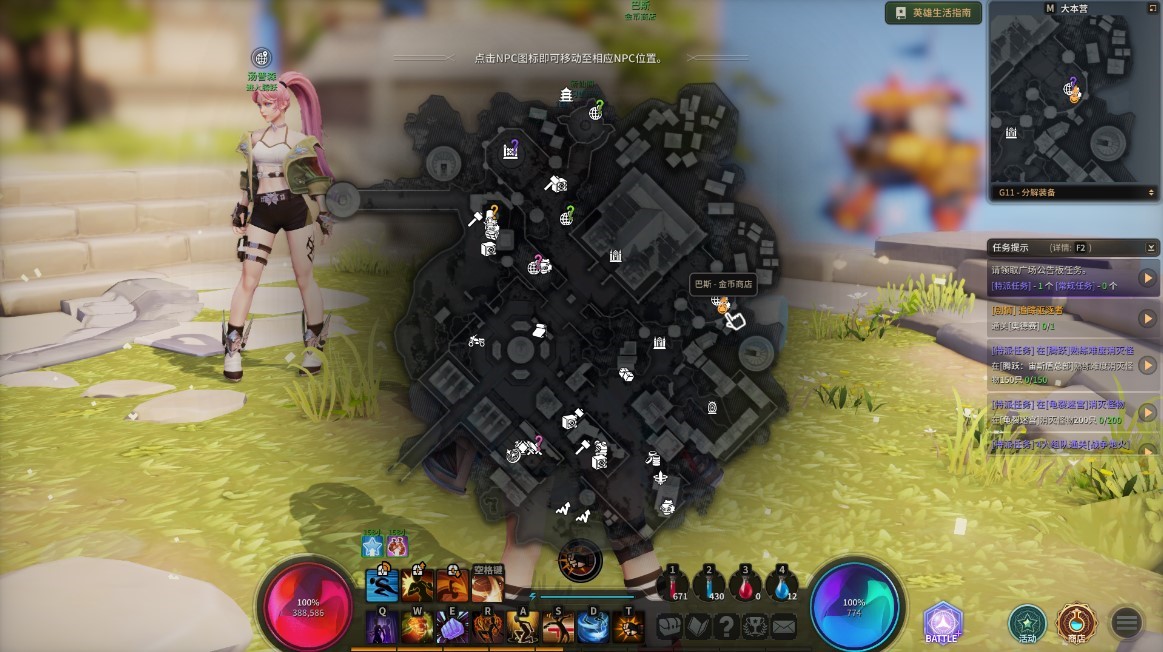Open the 活动 events menu
The image size is (1163, 652).
(x=1026, y=622)
